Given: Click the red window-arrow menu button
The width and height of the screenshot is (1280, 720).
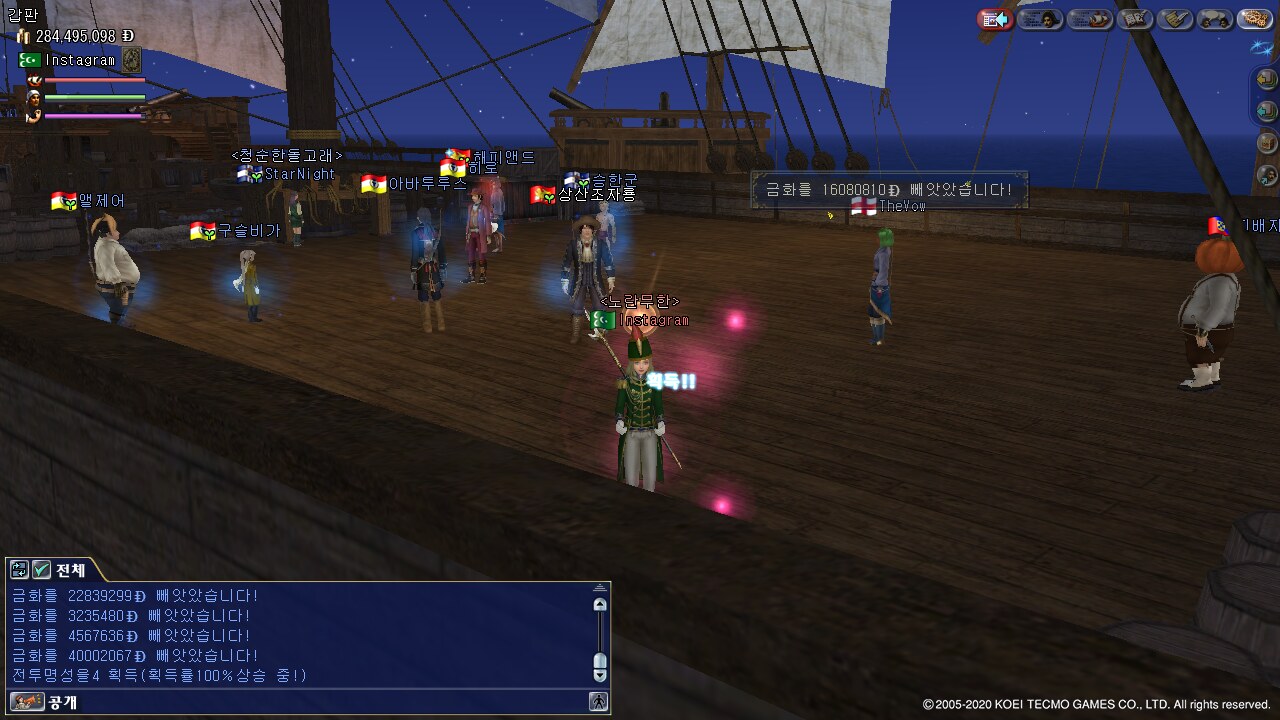Looking at the screenshot, I should 995,19.
